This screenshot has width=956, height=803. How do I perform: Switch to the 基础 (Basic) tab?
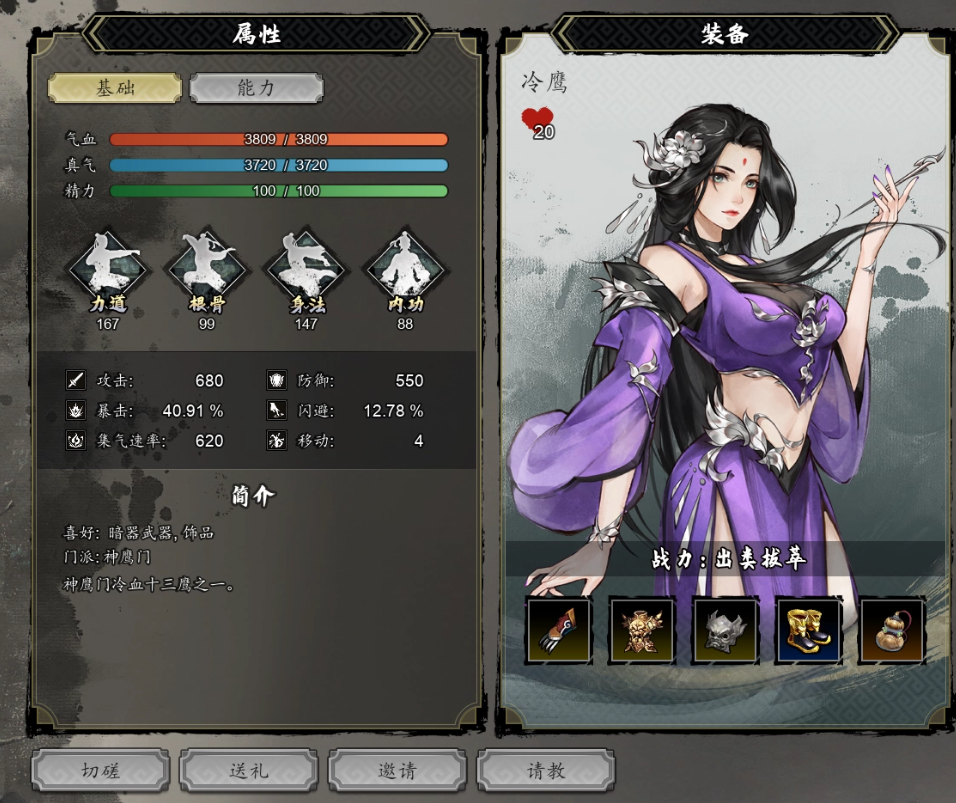(x=115, y=88)
